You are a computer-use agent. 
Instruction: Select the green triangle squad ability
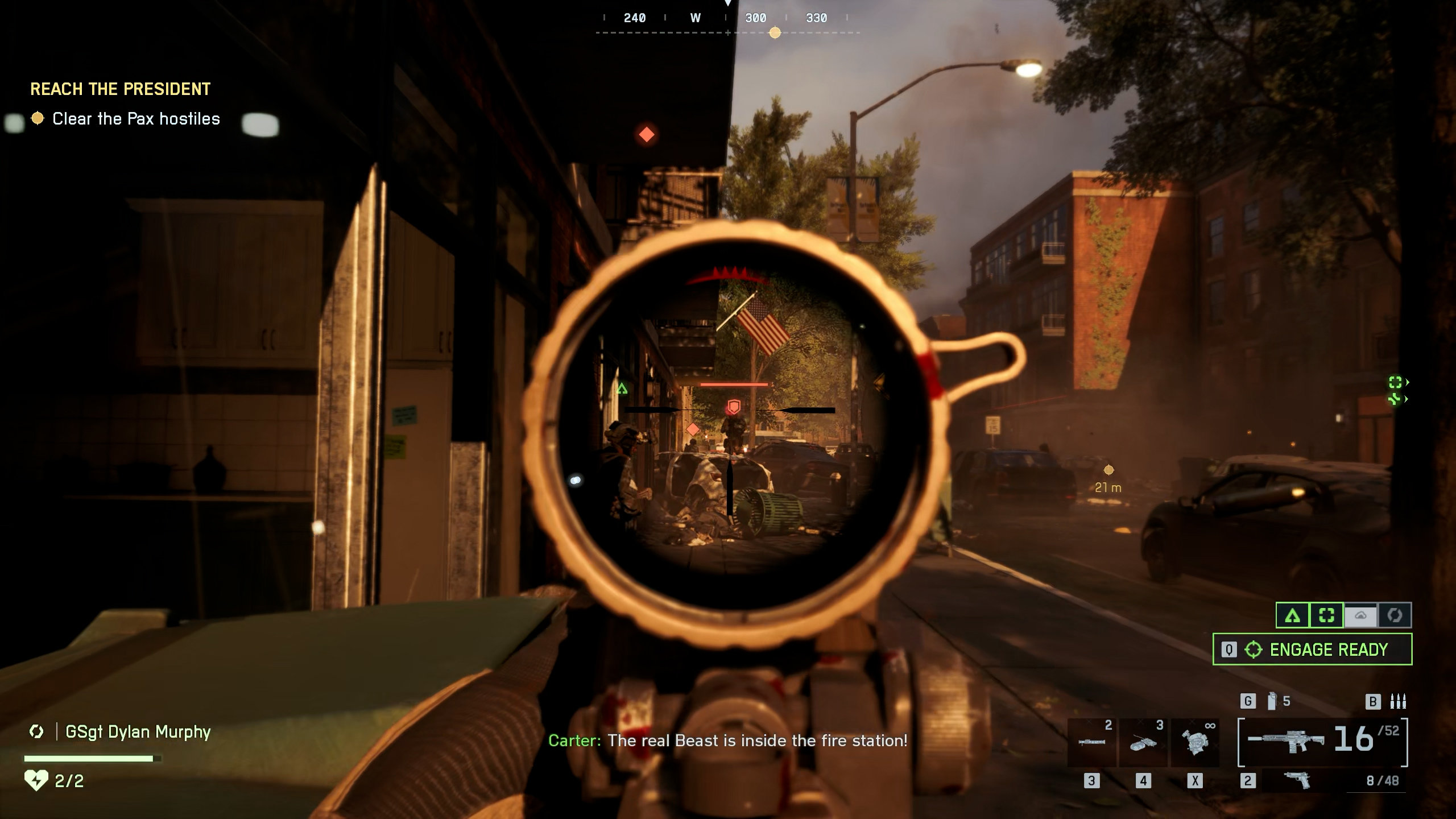click(x=1293, y=615)
